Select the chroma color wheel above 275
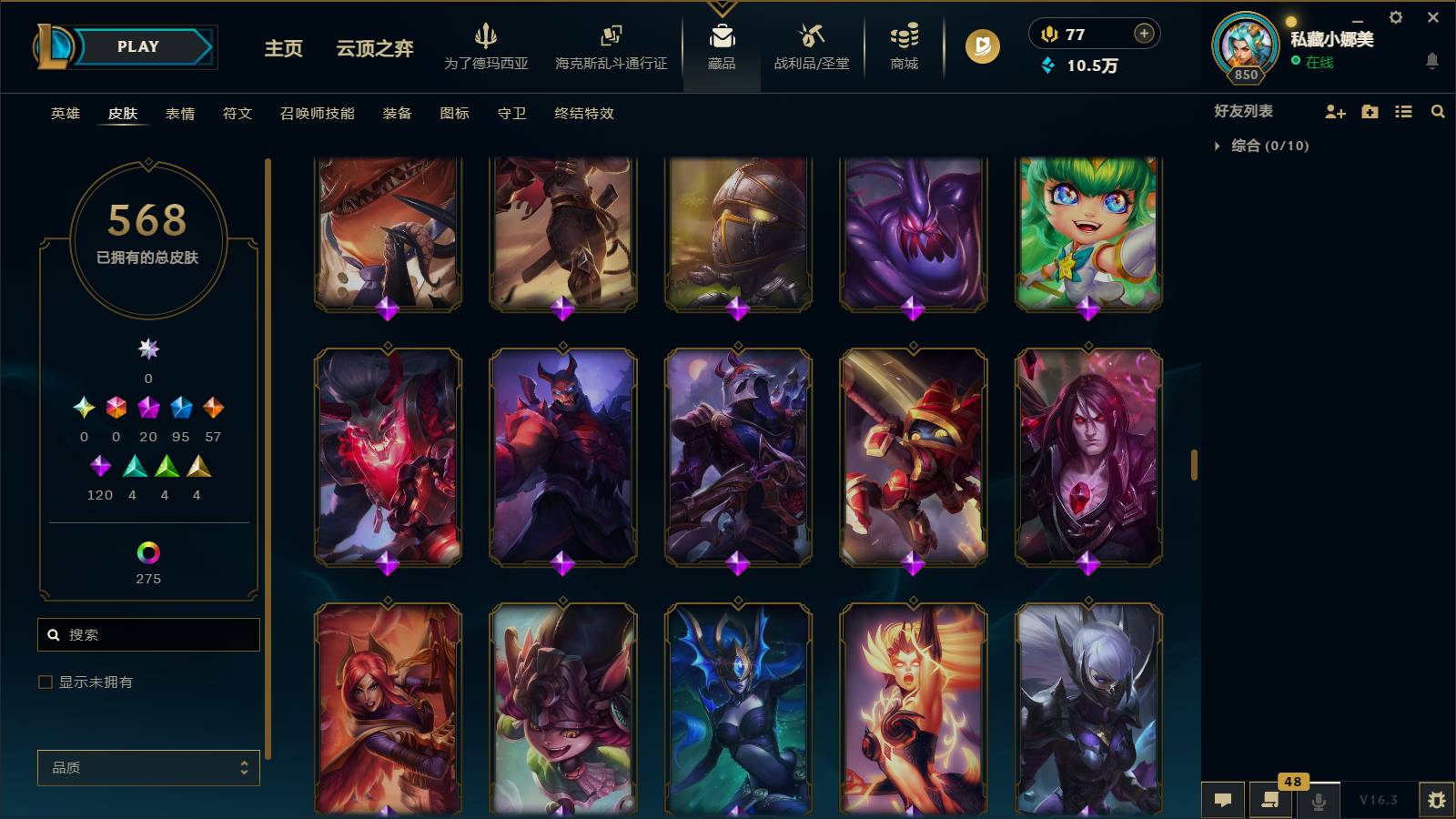 [147, 551]
